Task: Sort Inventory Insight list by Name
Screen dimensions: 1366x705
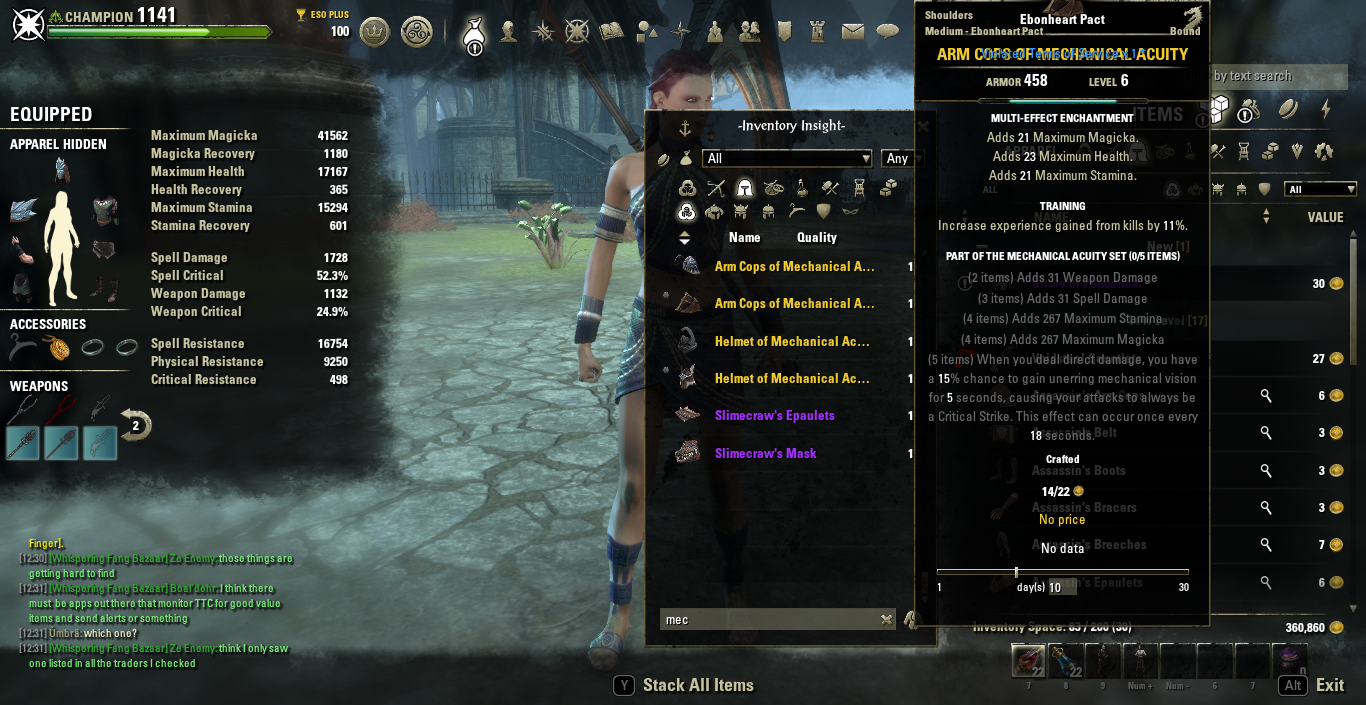Action: (x=744, y=238)
